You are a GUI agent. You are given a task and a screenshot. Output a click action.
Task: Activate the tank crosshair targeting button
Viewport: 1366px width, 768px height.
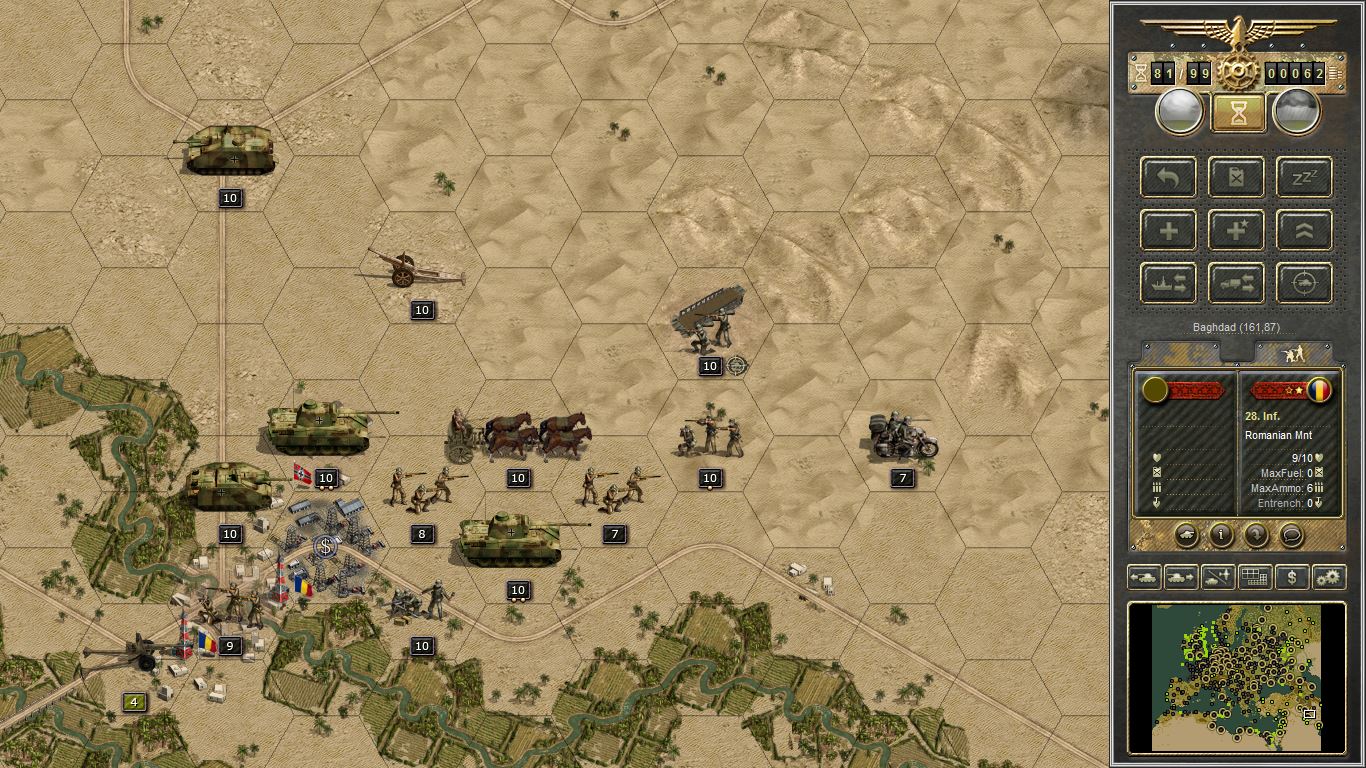1304,284
